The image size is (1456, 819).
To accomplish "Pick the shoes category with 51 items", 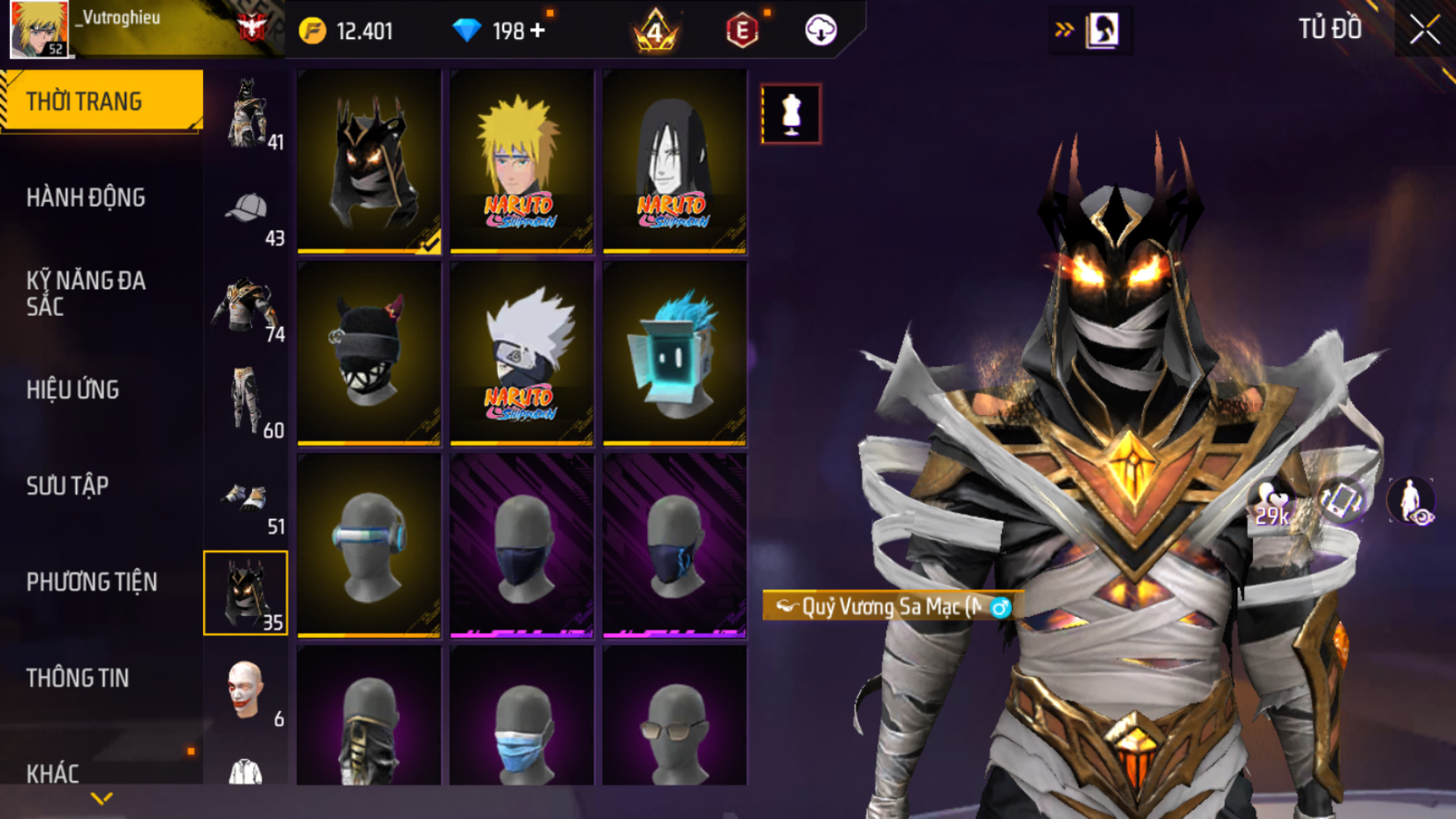I will 246,500.
